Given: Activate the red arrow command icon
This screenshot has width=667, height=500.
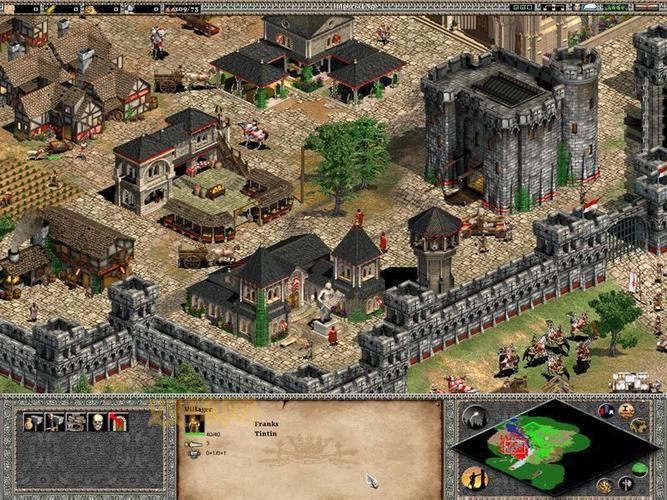Looking at the screenshot, I should [x=118, y=423].
